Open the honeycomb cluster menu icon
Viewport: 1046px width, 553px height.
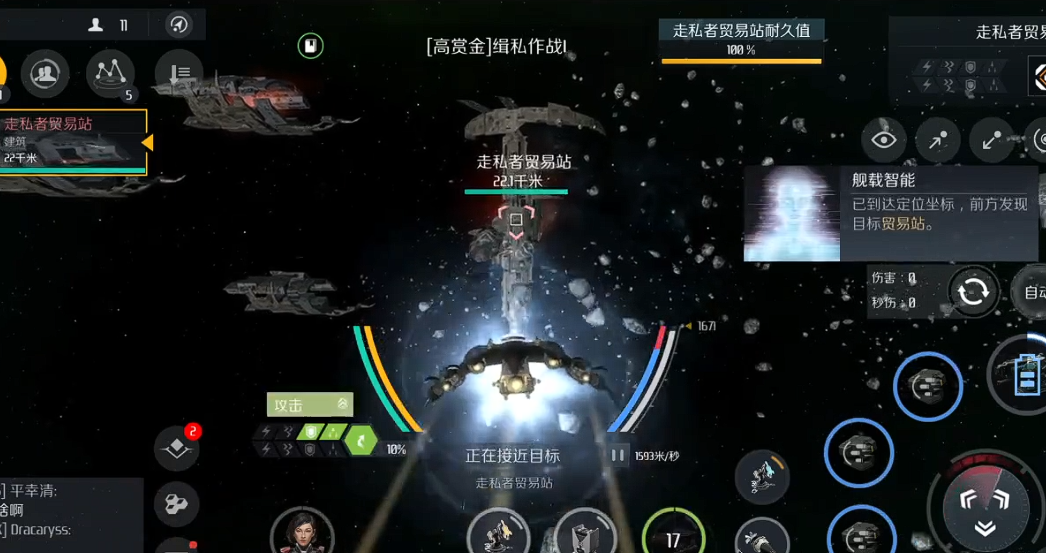point(176,505)
